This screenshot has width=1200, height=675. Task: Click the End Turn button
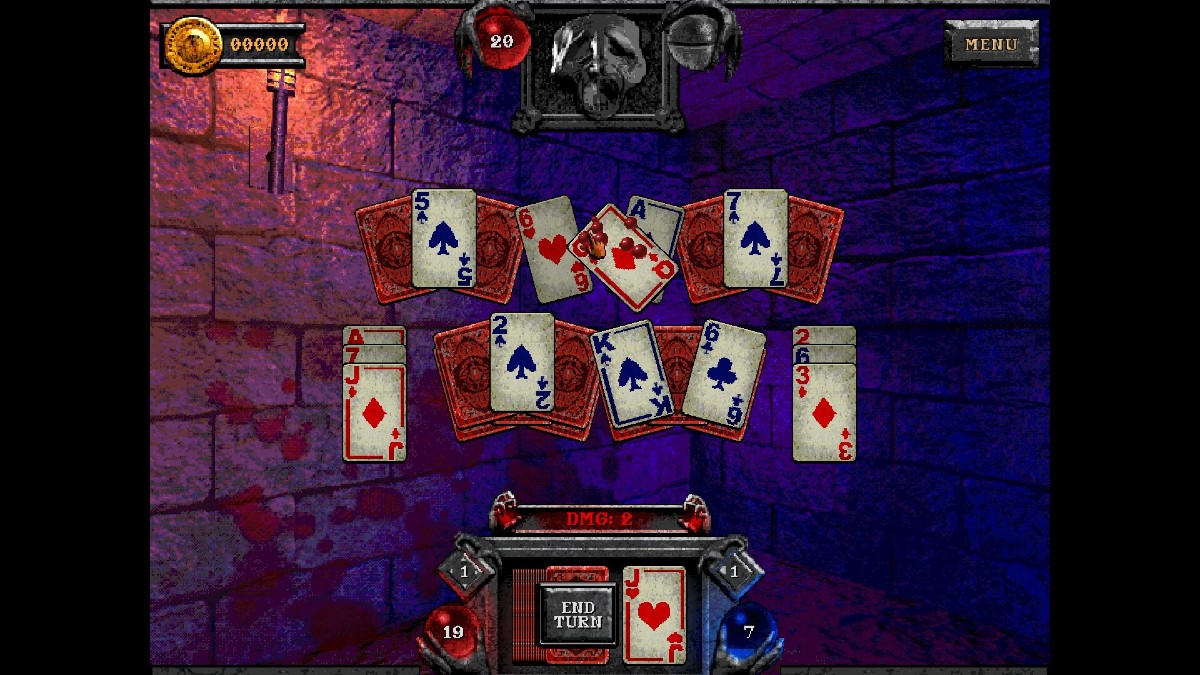coord(578,614)
